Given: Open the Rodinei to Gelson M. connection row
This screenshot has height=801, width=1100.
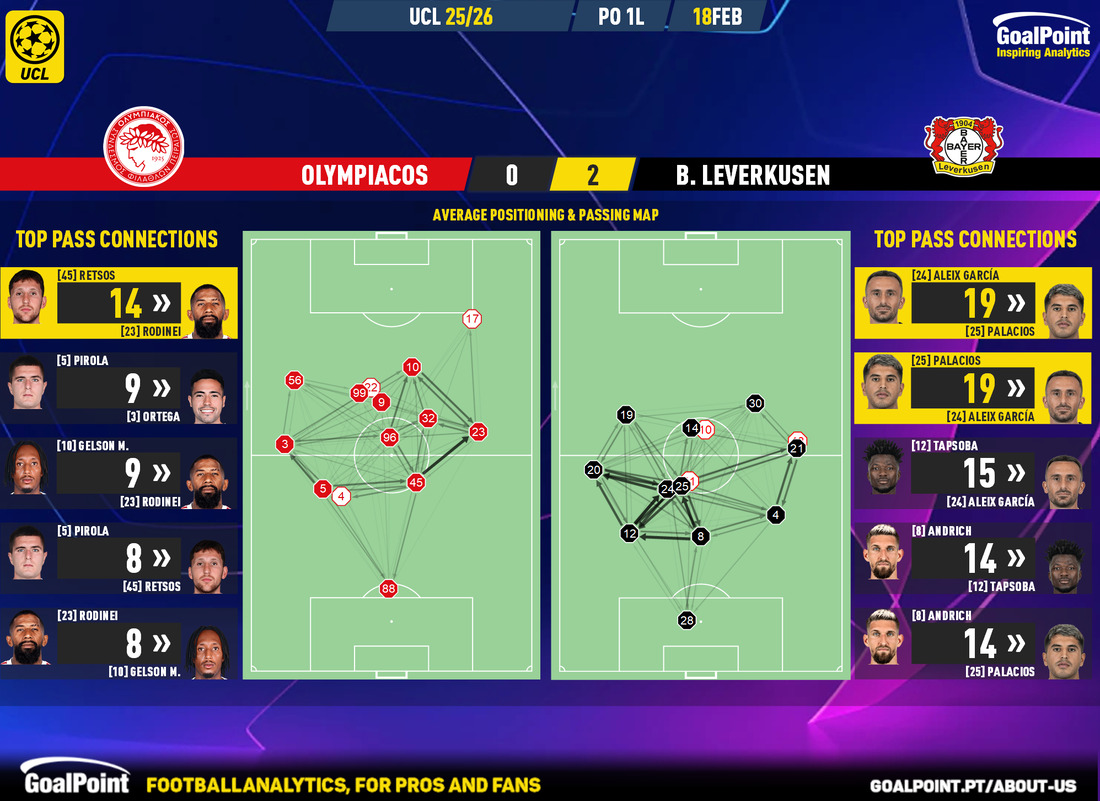Looking at the screenshot, I should click(x=119, y=642).
